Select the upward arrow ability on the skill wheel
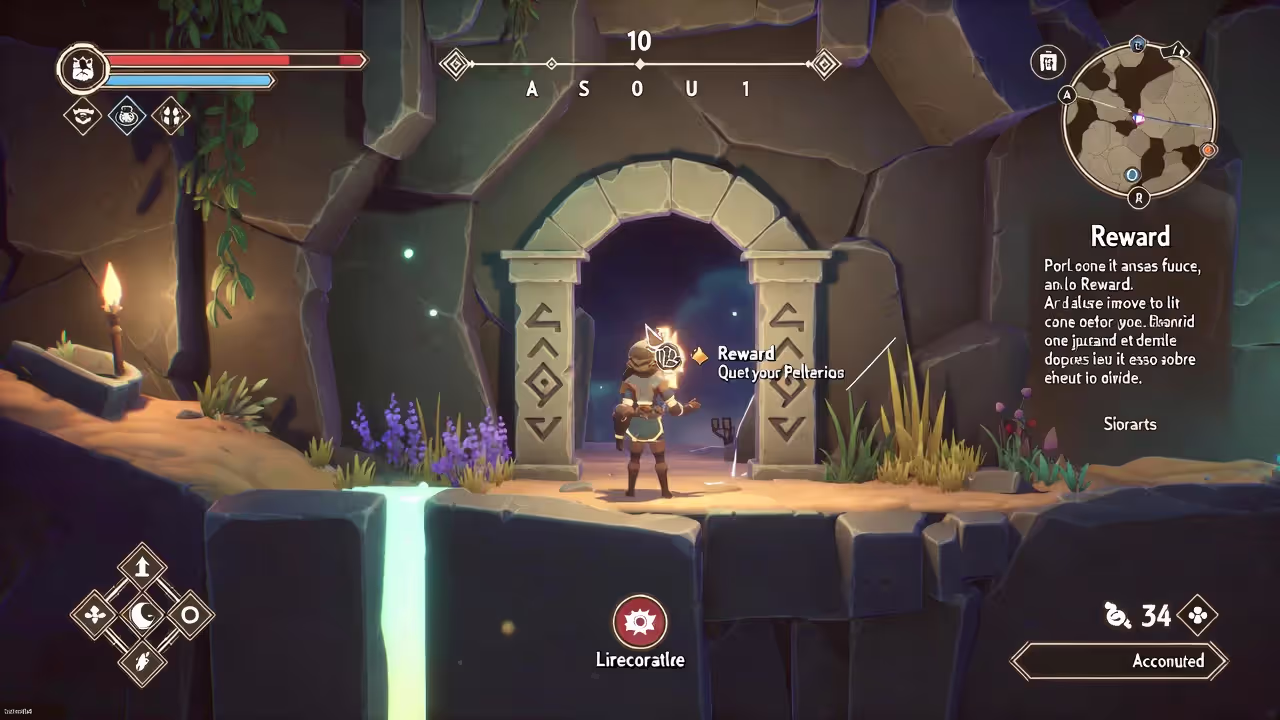The width and height of the screenshot is (1280, 720). (x=141, y=567)
